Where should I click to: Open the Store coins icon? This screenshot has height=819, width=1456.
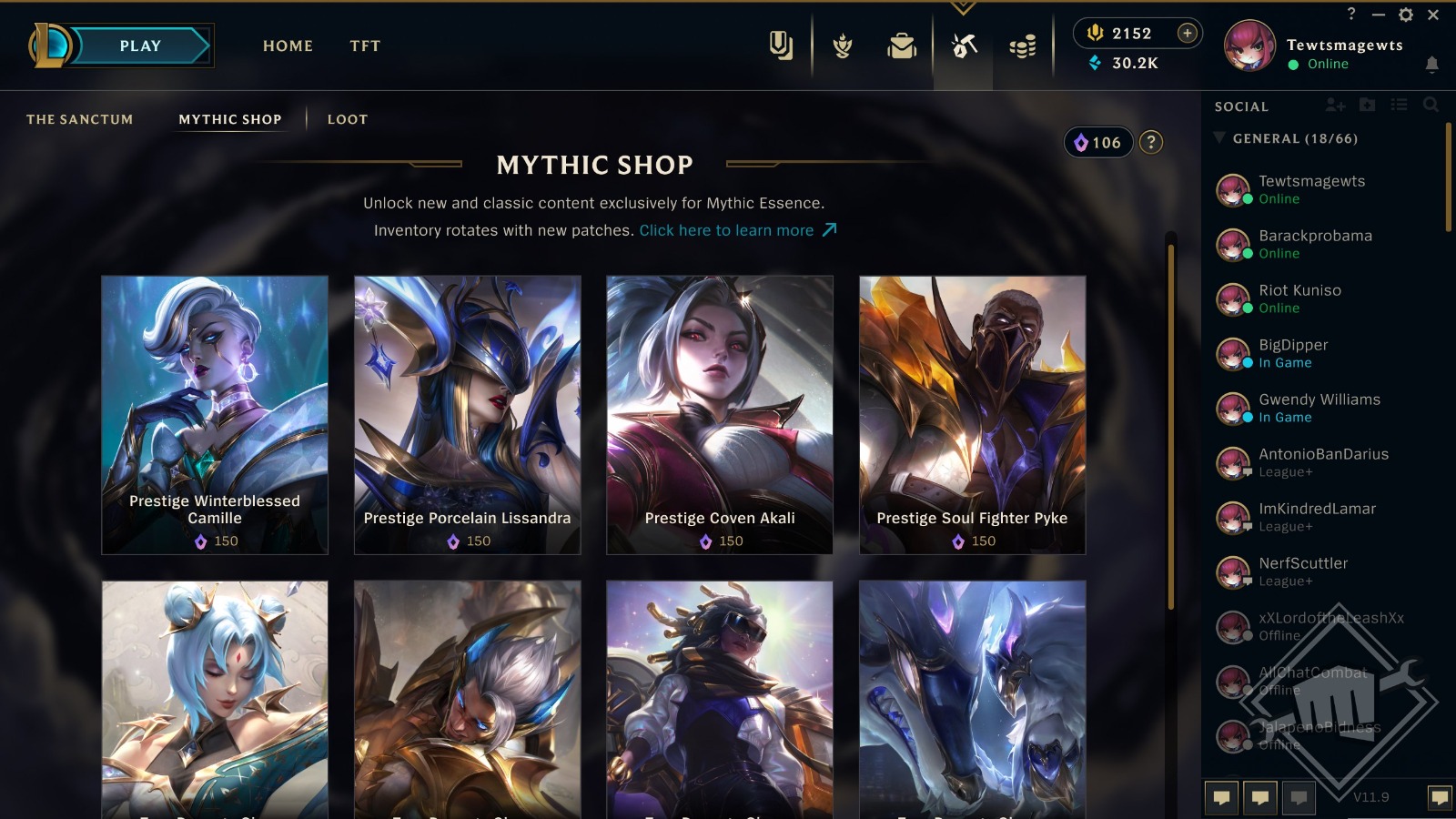[x=1022, y=47]
